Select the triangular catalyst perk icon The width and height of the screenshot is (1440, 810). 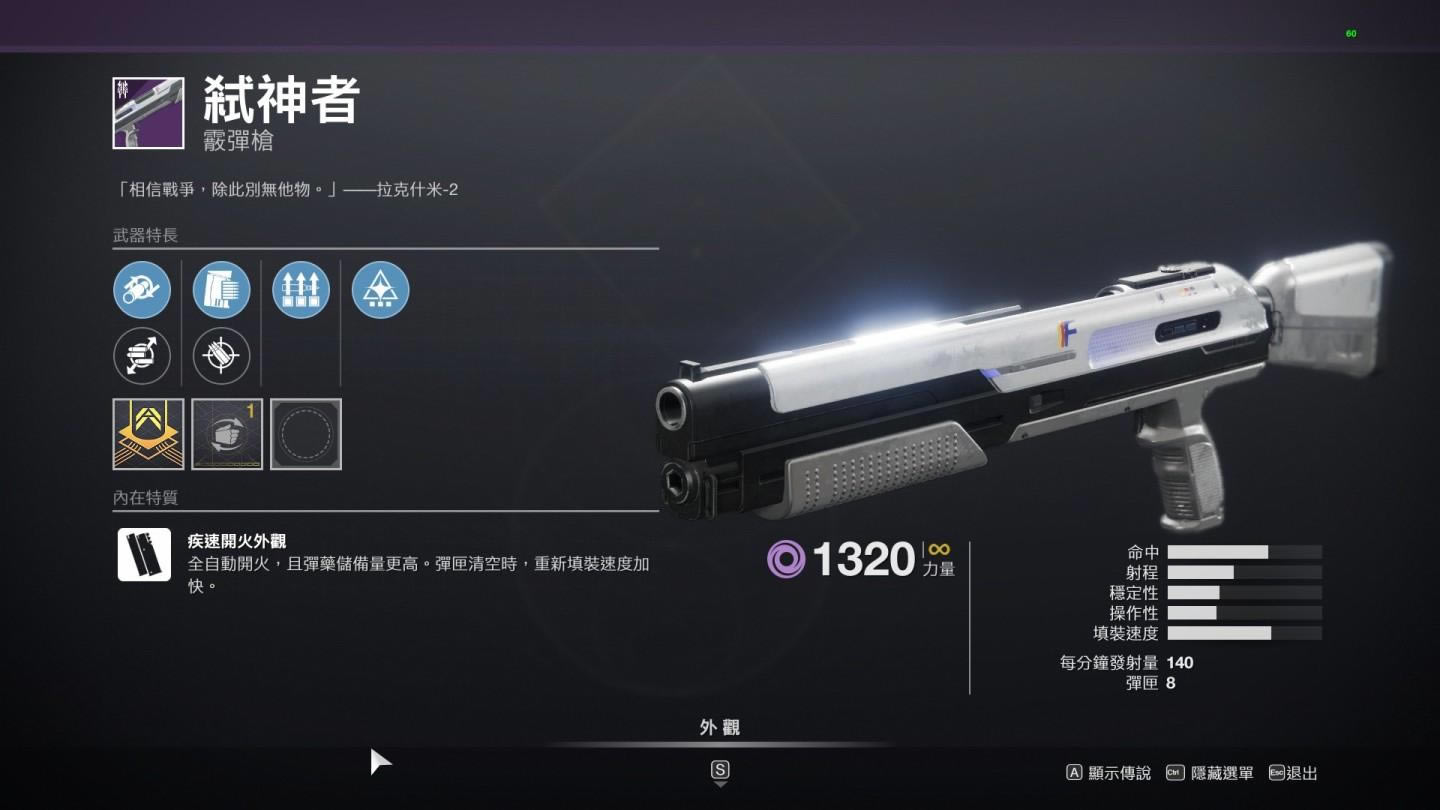(x=381, y=290)
